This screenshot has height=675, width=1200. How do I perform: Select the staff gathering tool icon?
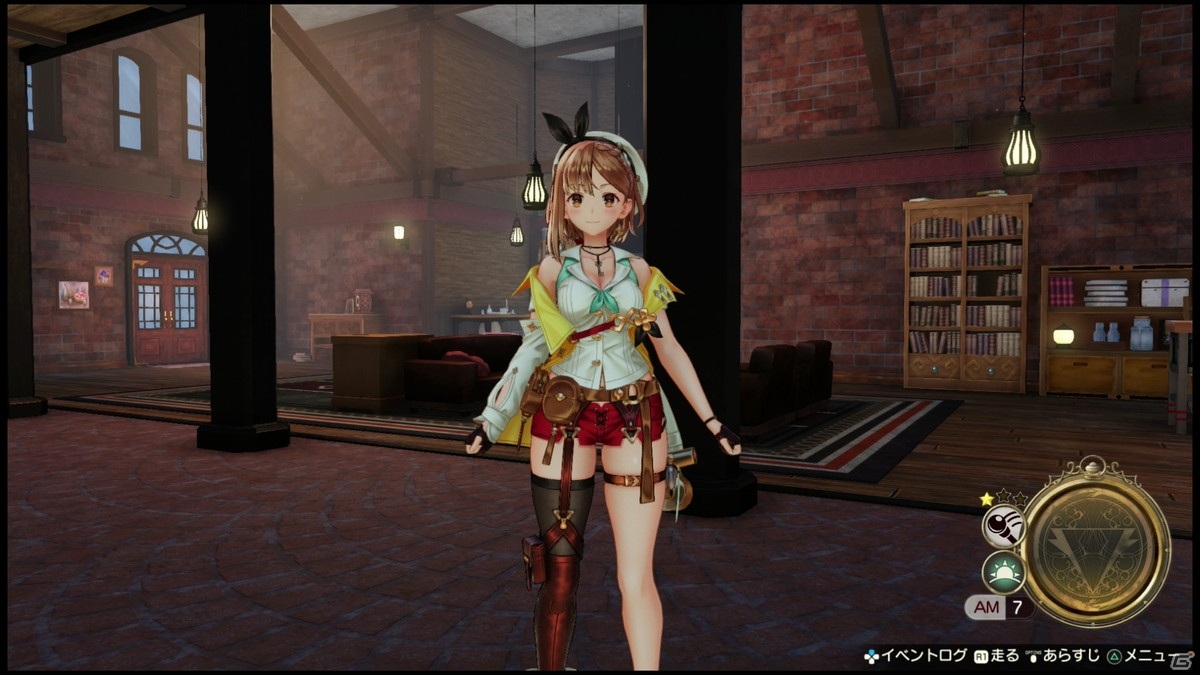pos(1002,524)
